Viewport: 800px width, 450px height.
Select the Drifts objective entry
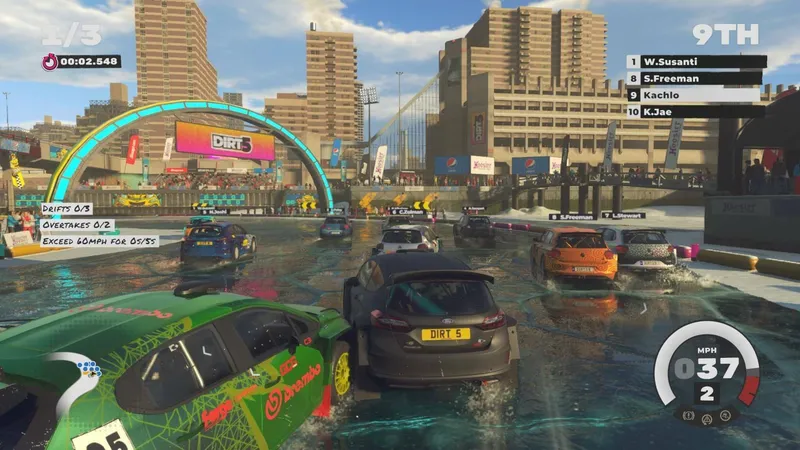(67, 209)
